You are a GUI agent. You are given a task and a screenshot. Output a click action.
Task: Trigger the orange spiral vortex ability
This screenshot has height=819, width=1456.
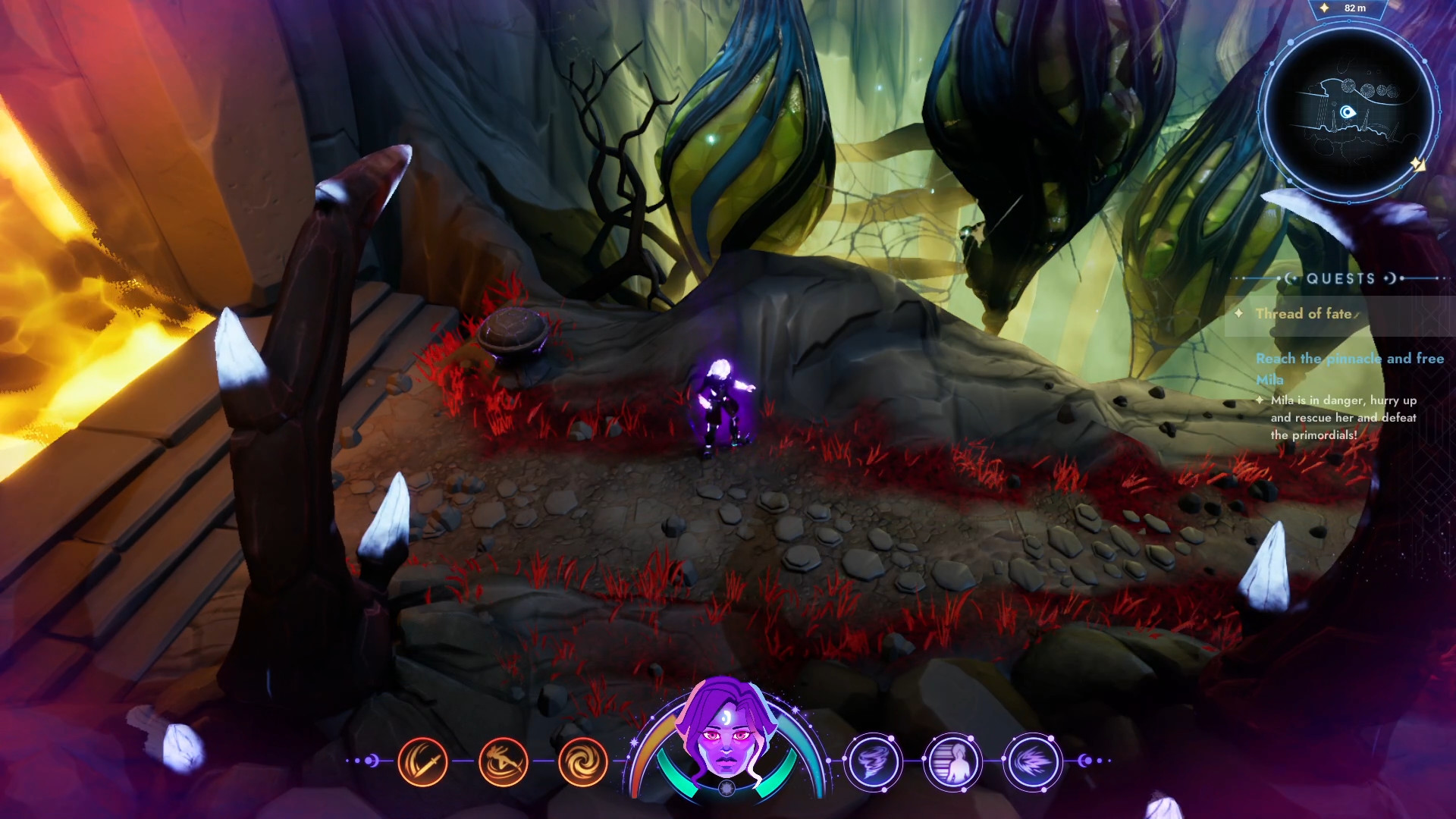click(x=582, y=761)
